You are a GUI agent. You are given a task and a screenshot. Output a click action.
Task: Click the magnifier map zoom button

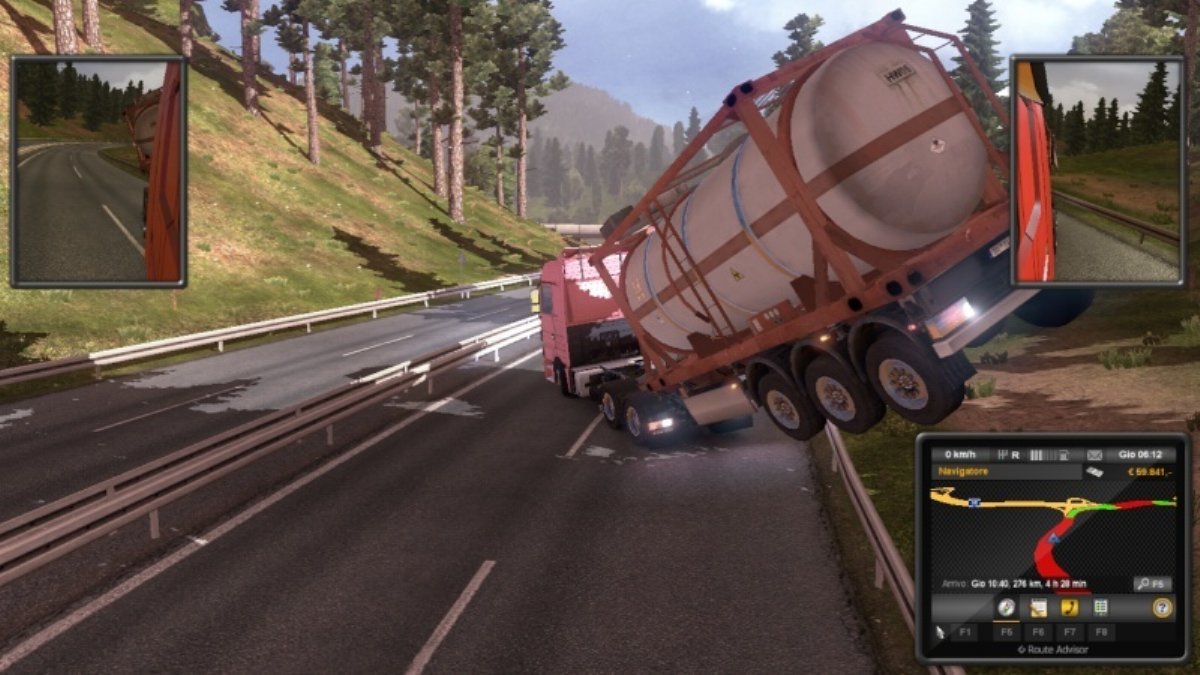coord(1152,583)
